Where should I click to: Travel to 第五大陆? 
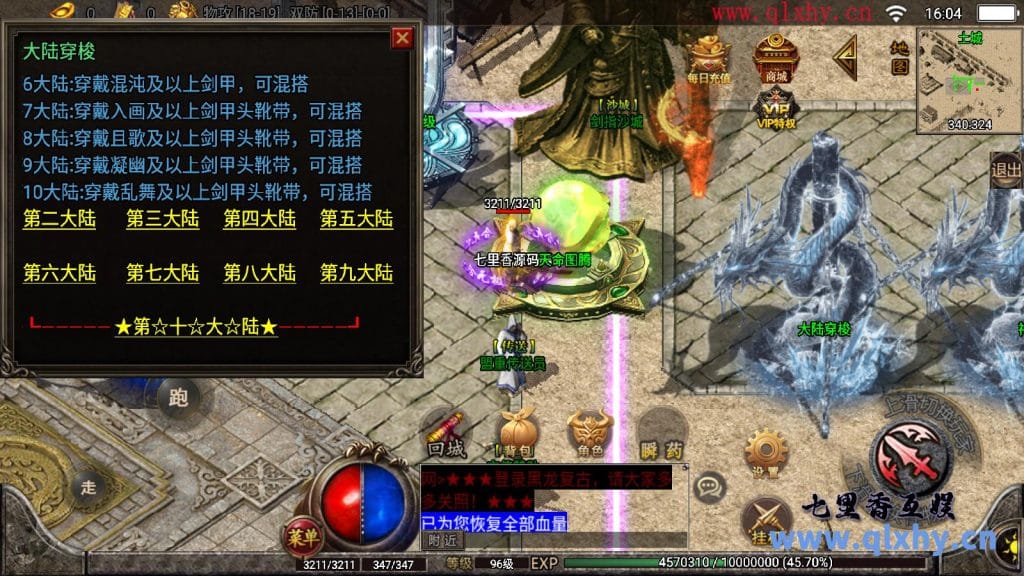click(x=356, y=219)
